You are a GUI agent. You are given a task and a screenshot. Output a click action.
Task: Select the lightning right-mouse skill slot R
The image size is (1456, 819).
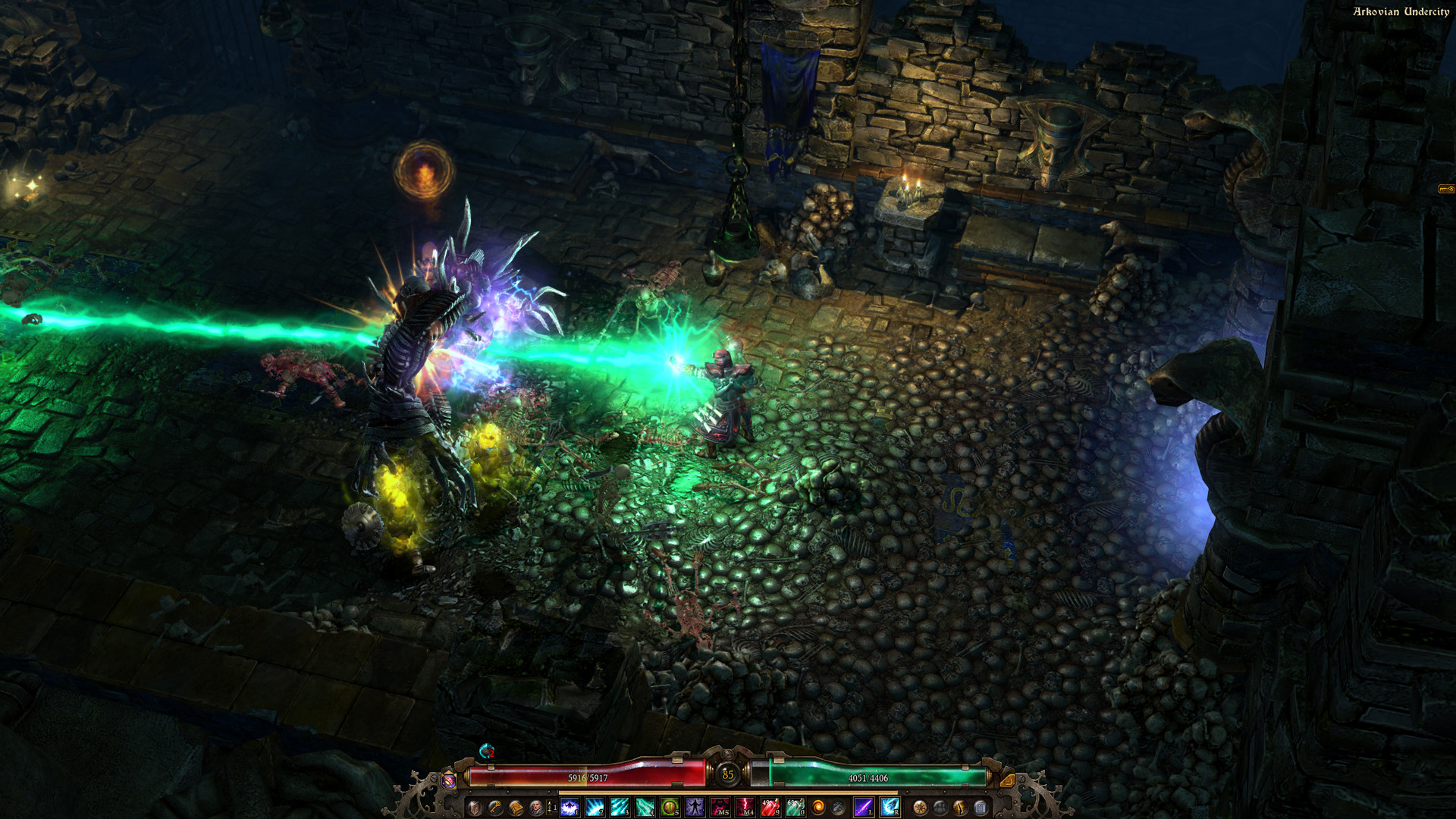click(890, 806)
